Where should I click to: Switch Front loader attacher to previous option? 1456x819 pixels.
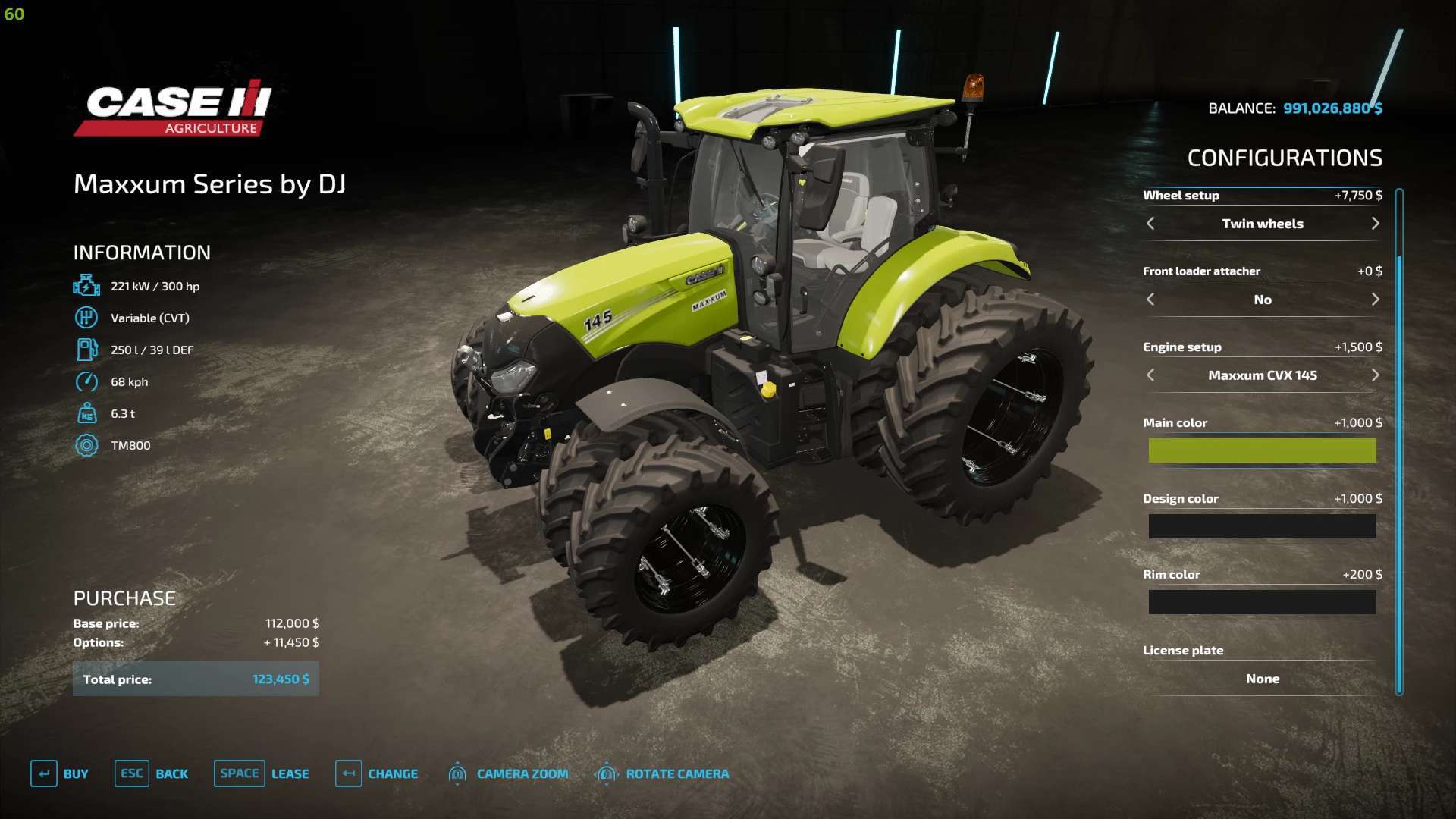coord(1150,300)
